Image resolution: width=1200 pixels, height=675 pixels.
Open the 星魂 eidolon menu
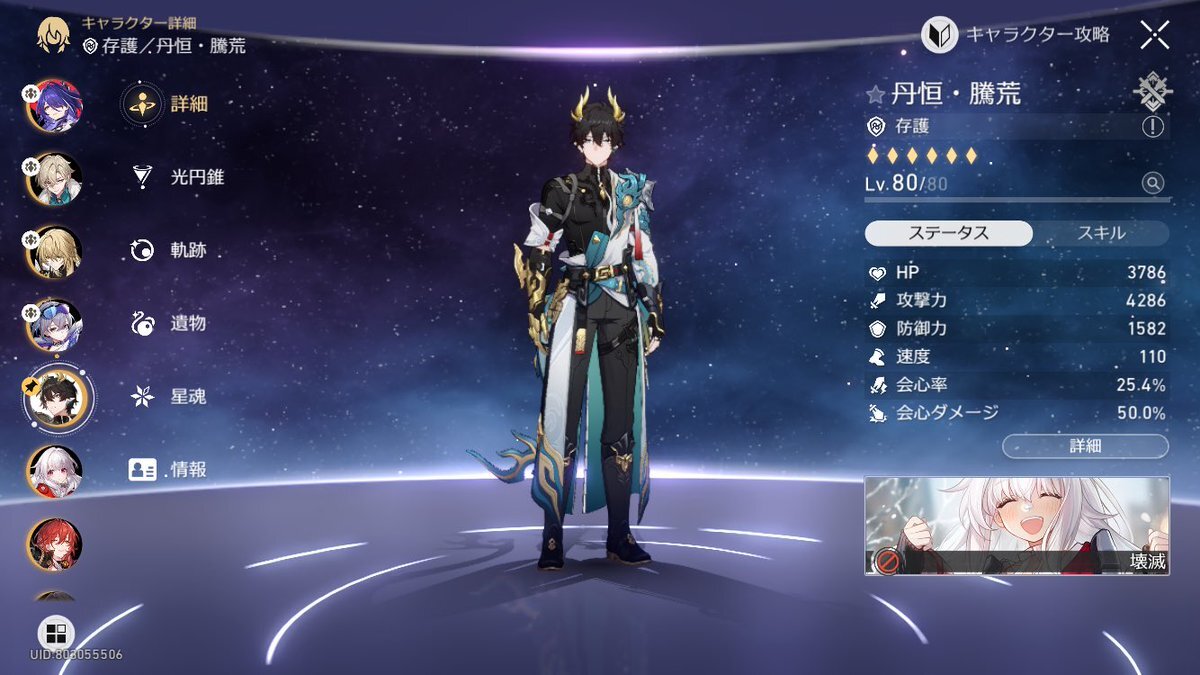[x=170, y=396]
